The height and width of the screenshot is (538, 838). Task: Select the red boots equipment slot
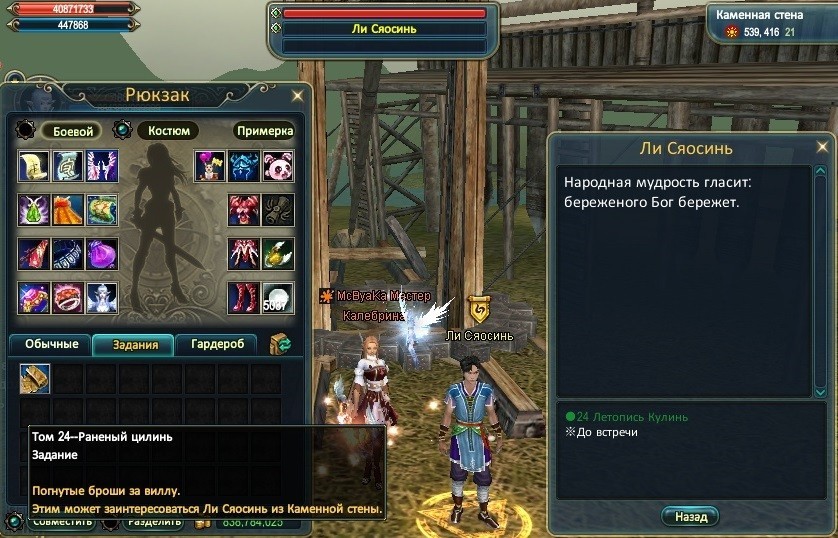click(243, 298)
